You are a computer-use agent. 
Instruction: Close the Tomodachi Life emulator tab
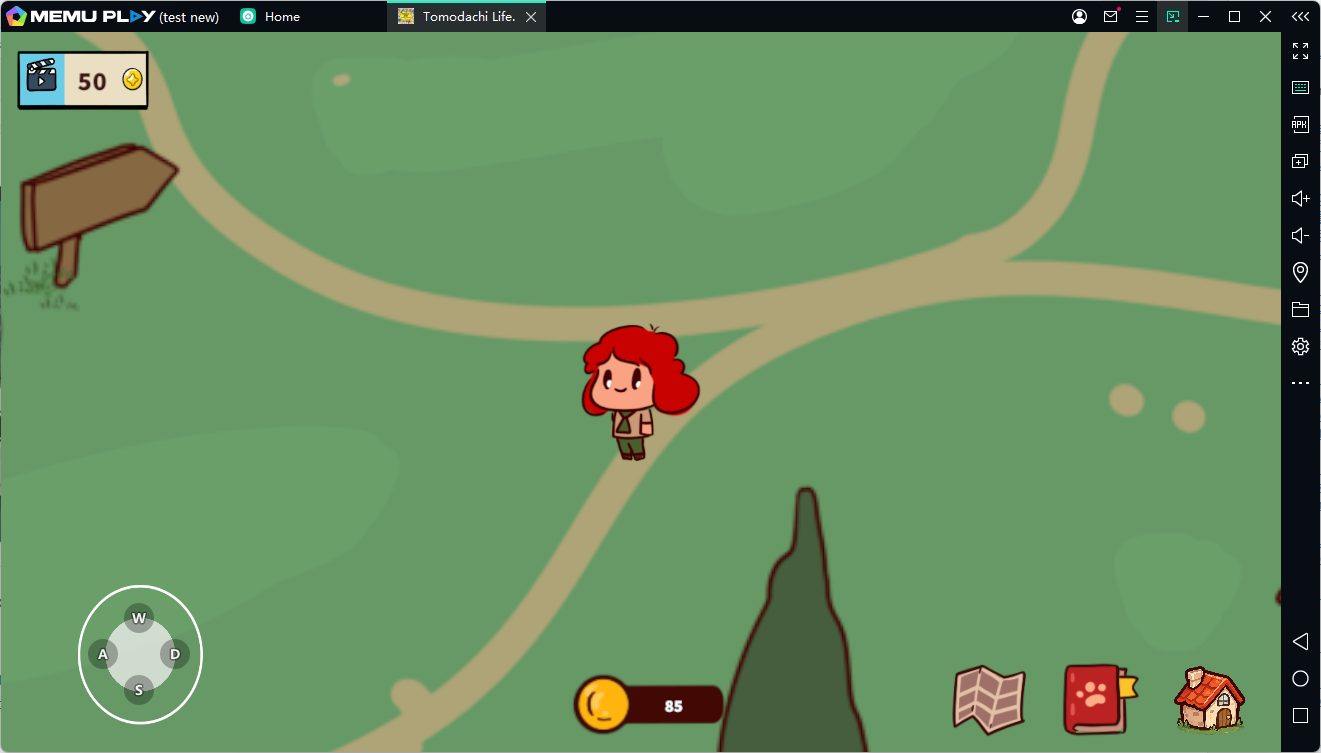click(531, 17)
